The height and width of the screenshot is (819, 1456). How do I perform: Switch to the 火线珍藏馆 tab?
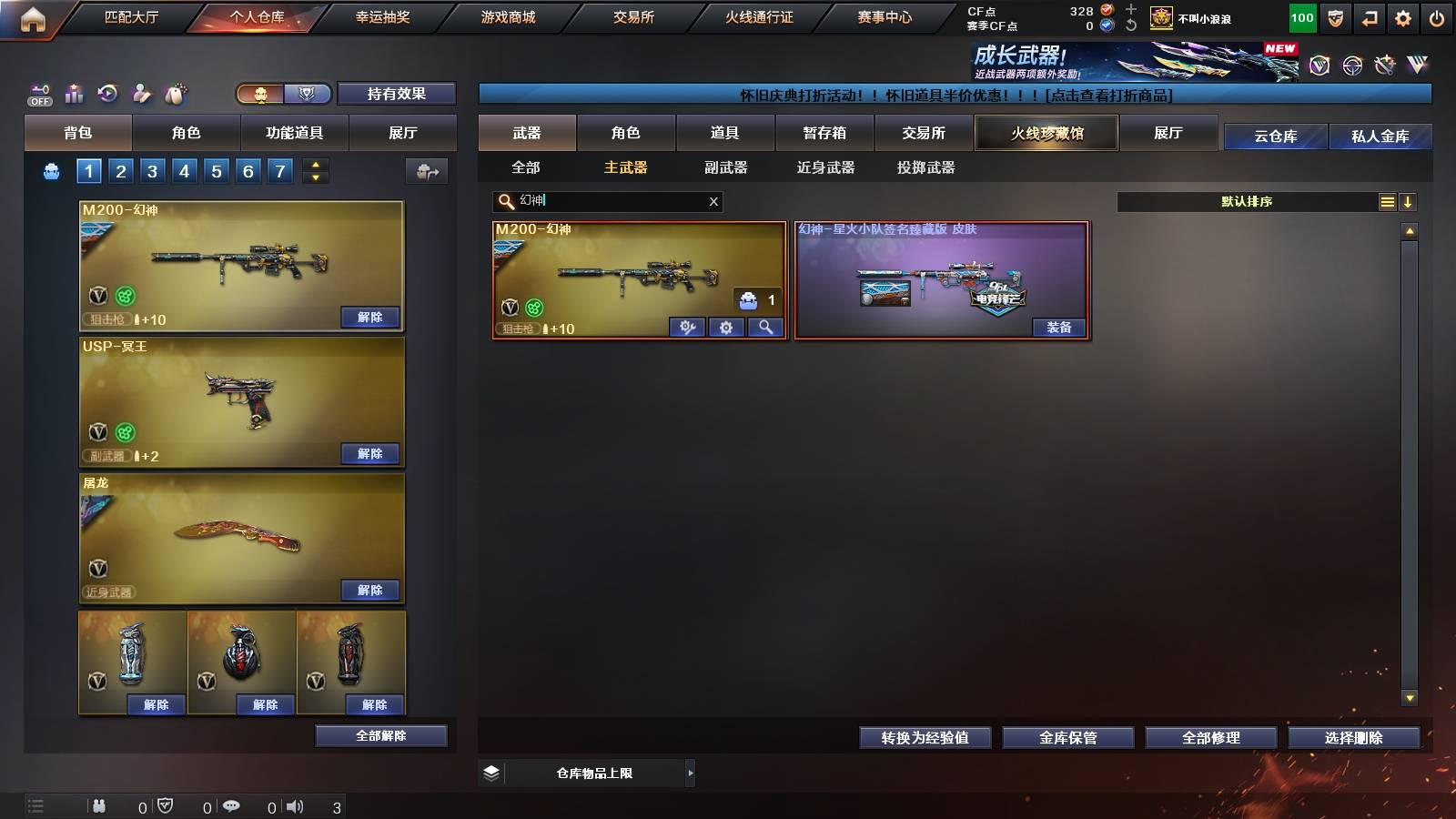1046,133
